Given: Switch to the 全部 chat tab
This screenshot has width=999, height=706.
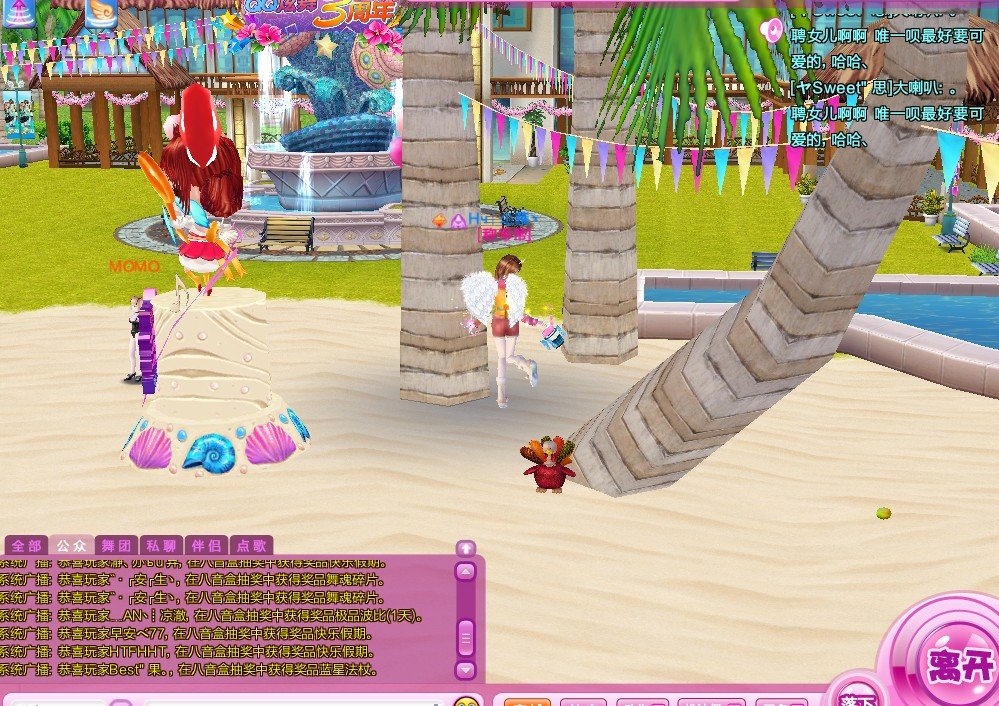Looking at the screenshot, I should pos(26,546).
